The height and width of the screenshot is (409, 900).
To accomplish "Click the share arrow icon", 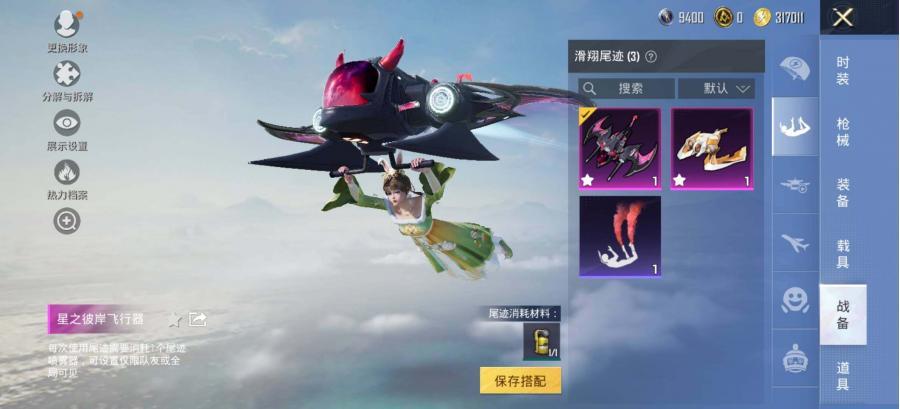I will coord(198,319).
